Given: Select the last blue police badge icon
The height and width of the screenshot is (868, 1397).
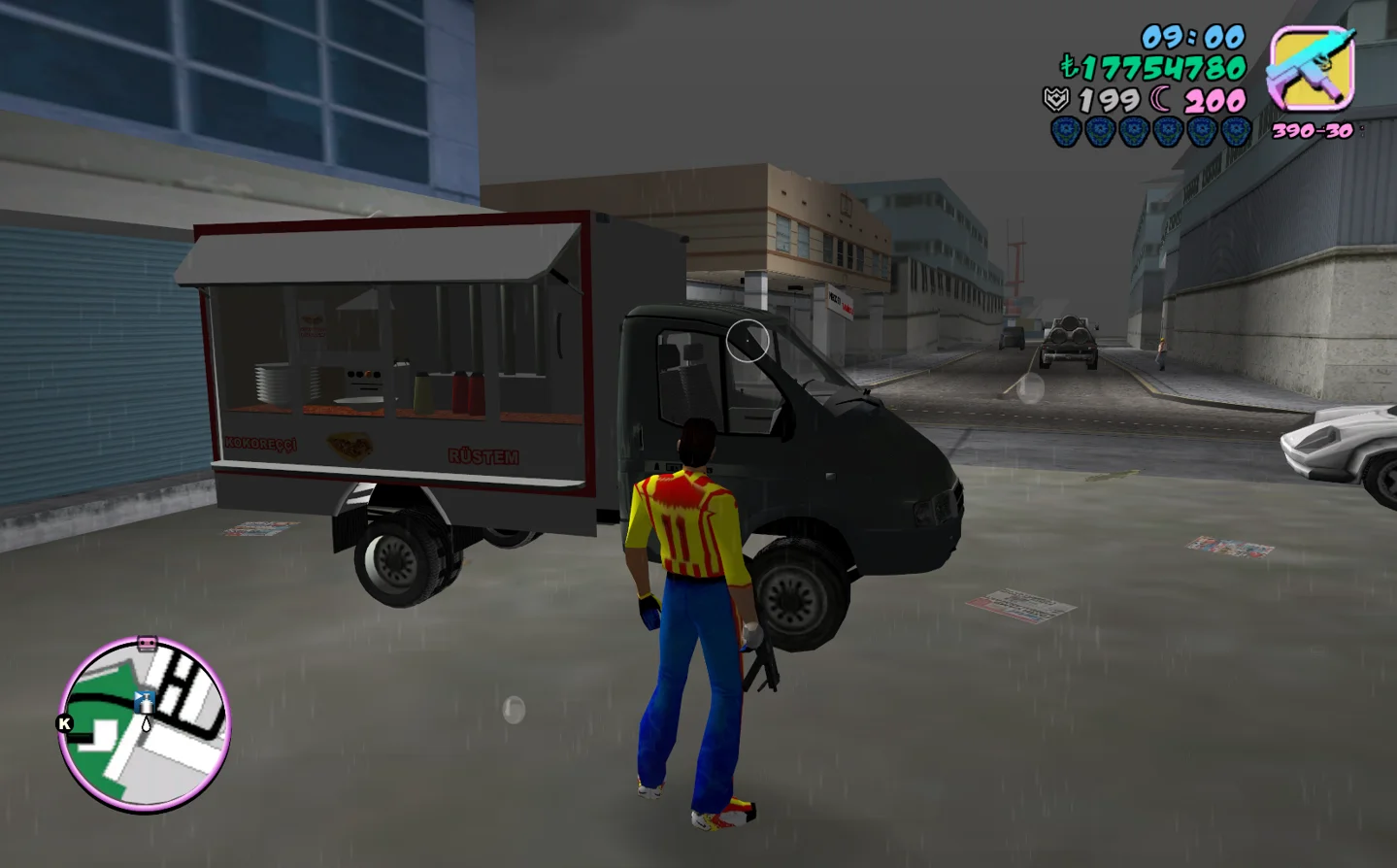Looking at the screenshot, I should point(1236,130).
